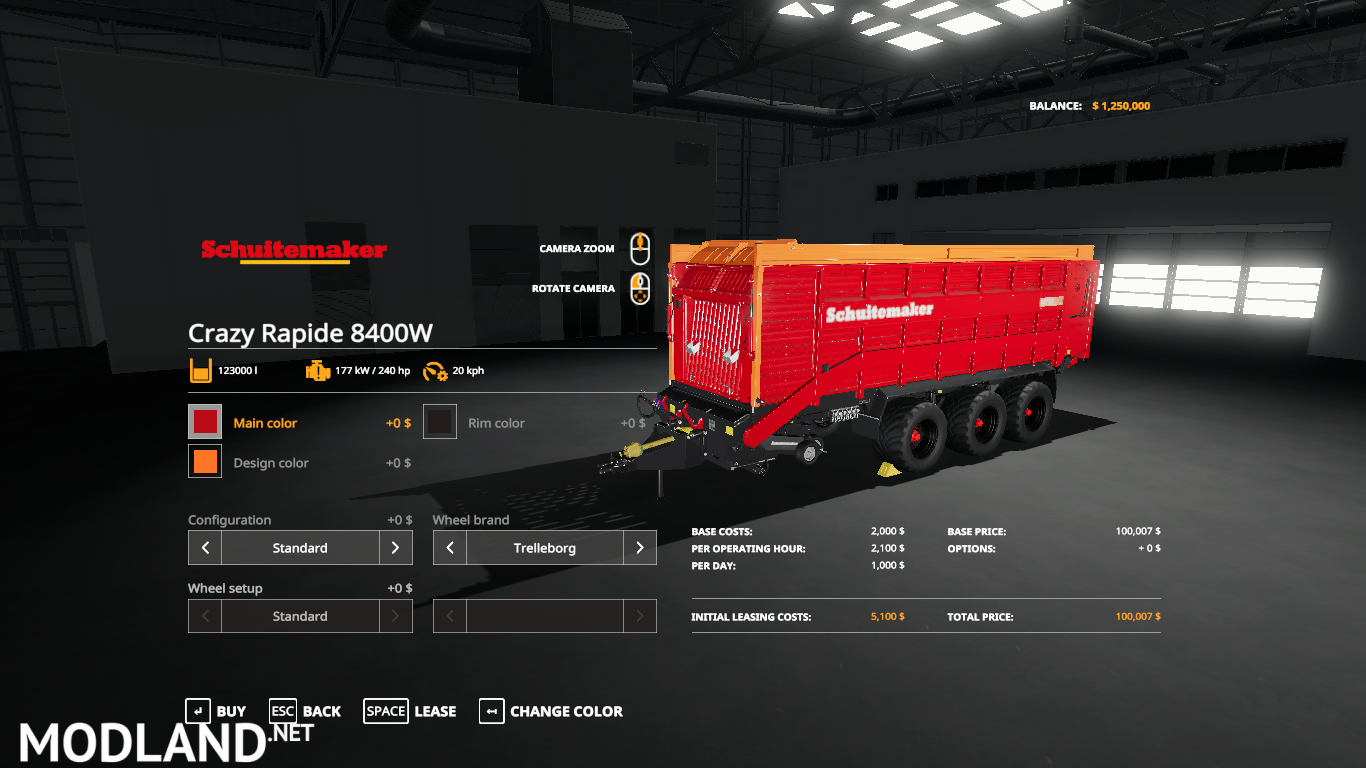Advance Configuration past Standard with right arrow
This screenshot has height=768, width=1366.
click(x=395, y=547)
